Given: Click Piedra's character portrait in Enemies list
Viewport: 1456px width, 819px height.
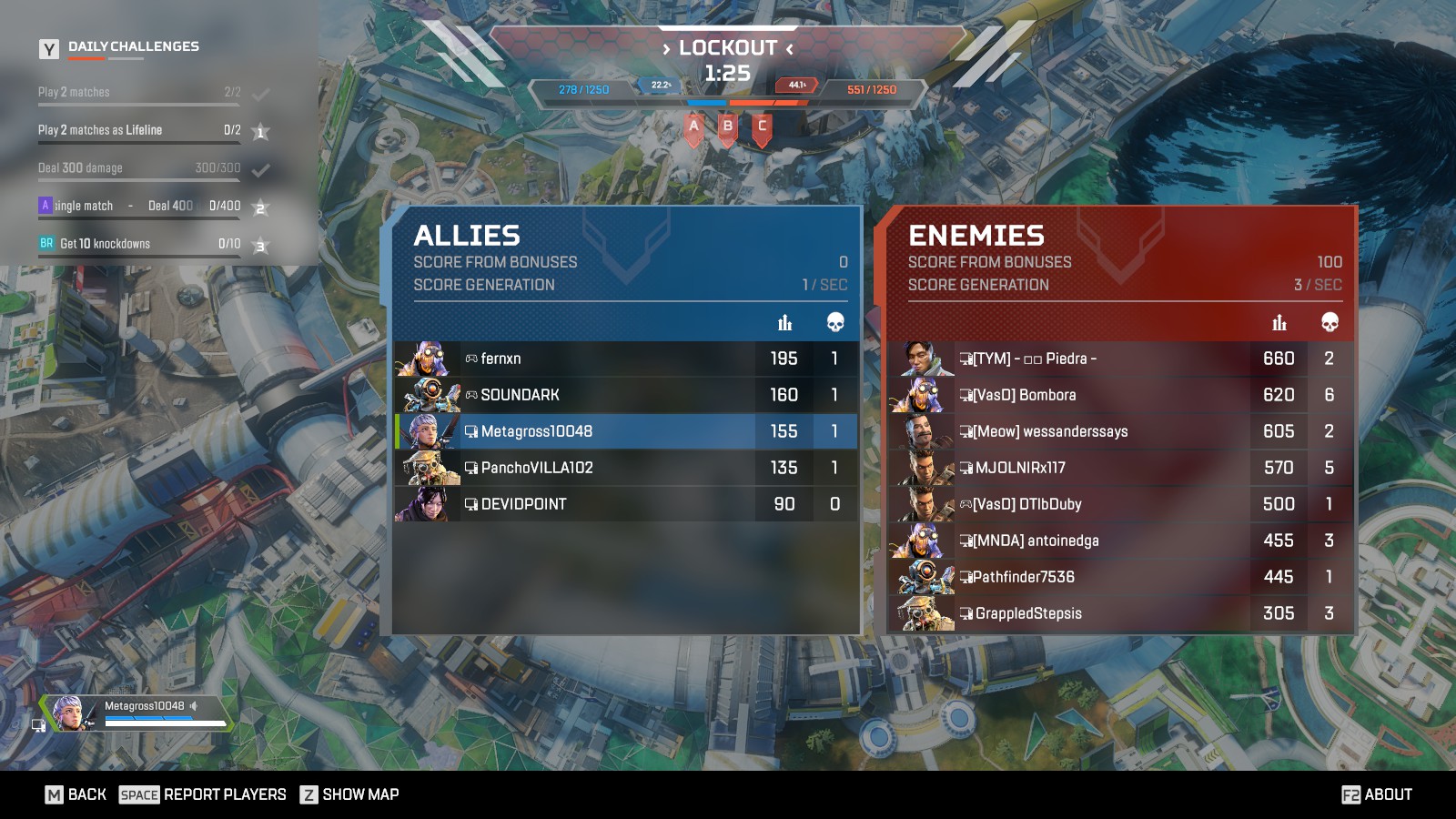Looking at the screenshot, I should click(921, 359).
